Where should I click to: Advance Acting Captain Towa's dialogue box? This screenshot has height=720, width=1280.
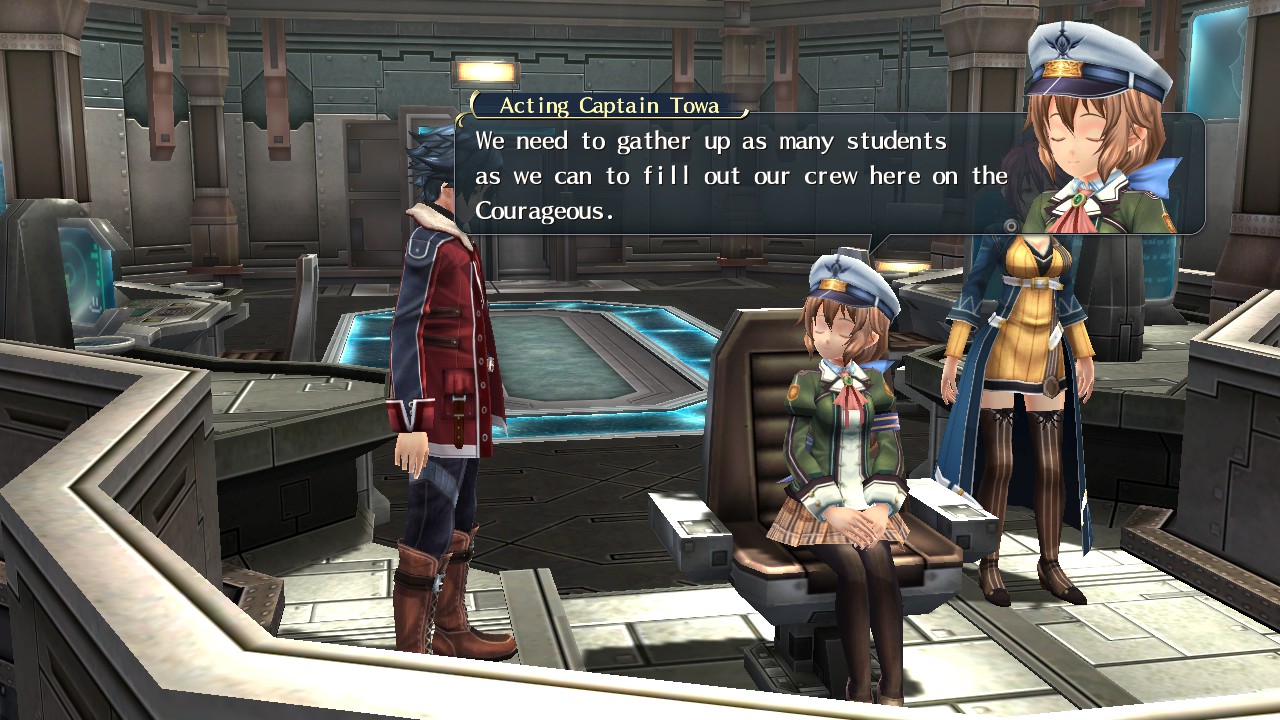740,175
